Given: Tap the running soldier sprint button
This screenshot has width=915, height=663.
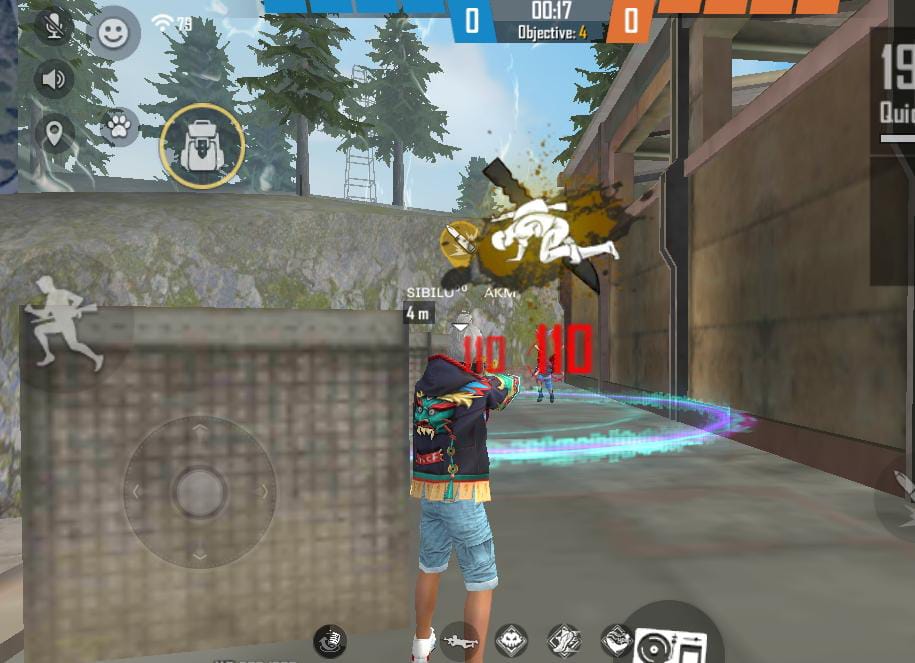Looking at the screenshot, I should 64,323.
